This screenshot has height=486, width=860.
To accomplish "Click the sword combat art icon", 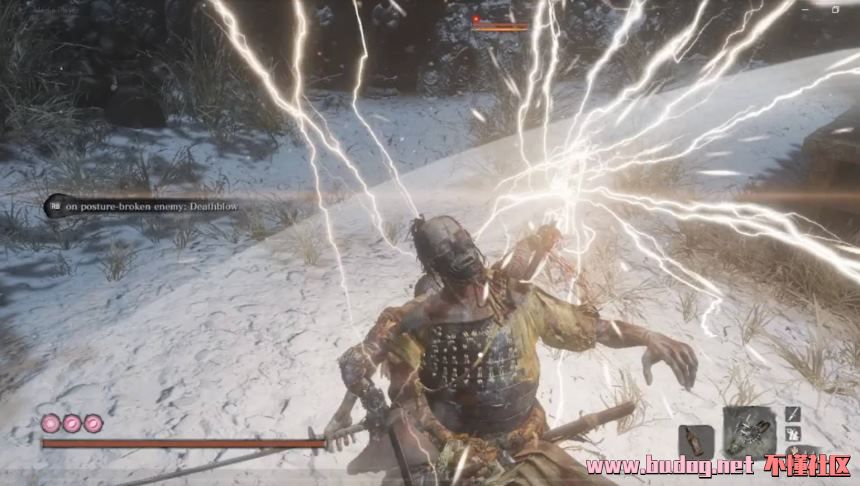I will pyautogui.click(x=792, y=413).
